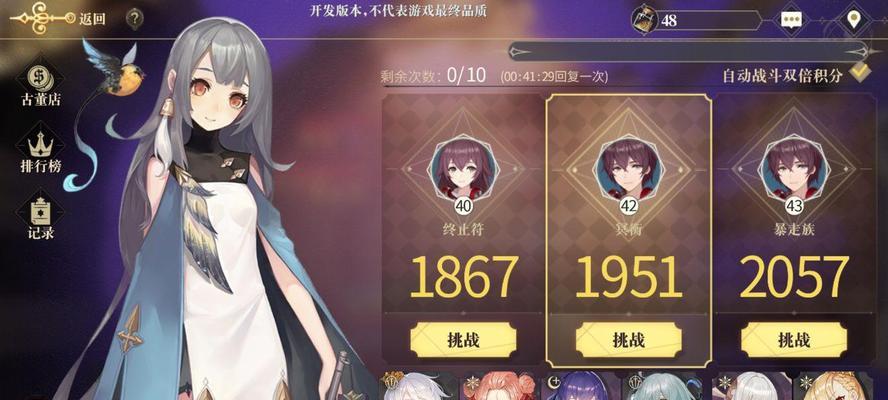Select opponent 终止符's level 40 portrait
Viewport: 888px width, 400px height.
463,170
